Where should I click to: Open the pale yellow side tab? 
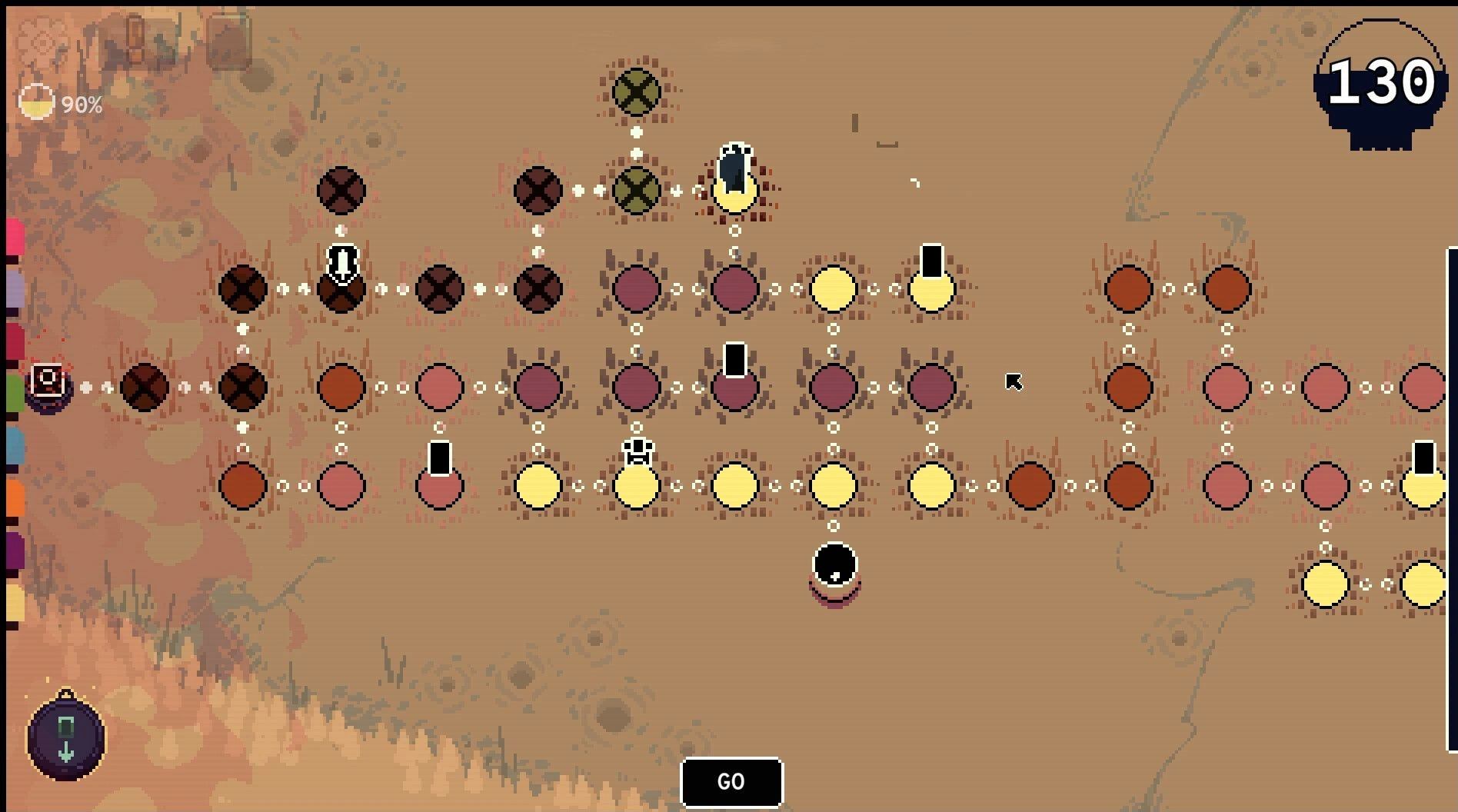click(15, 602)
